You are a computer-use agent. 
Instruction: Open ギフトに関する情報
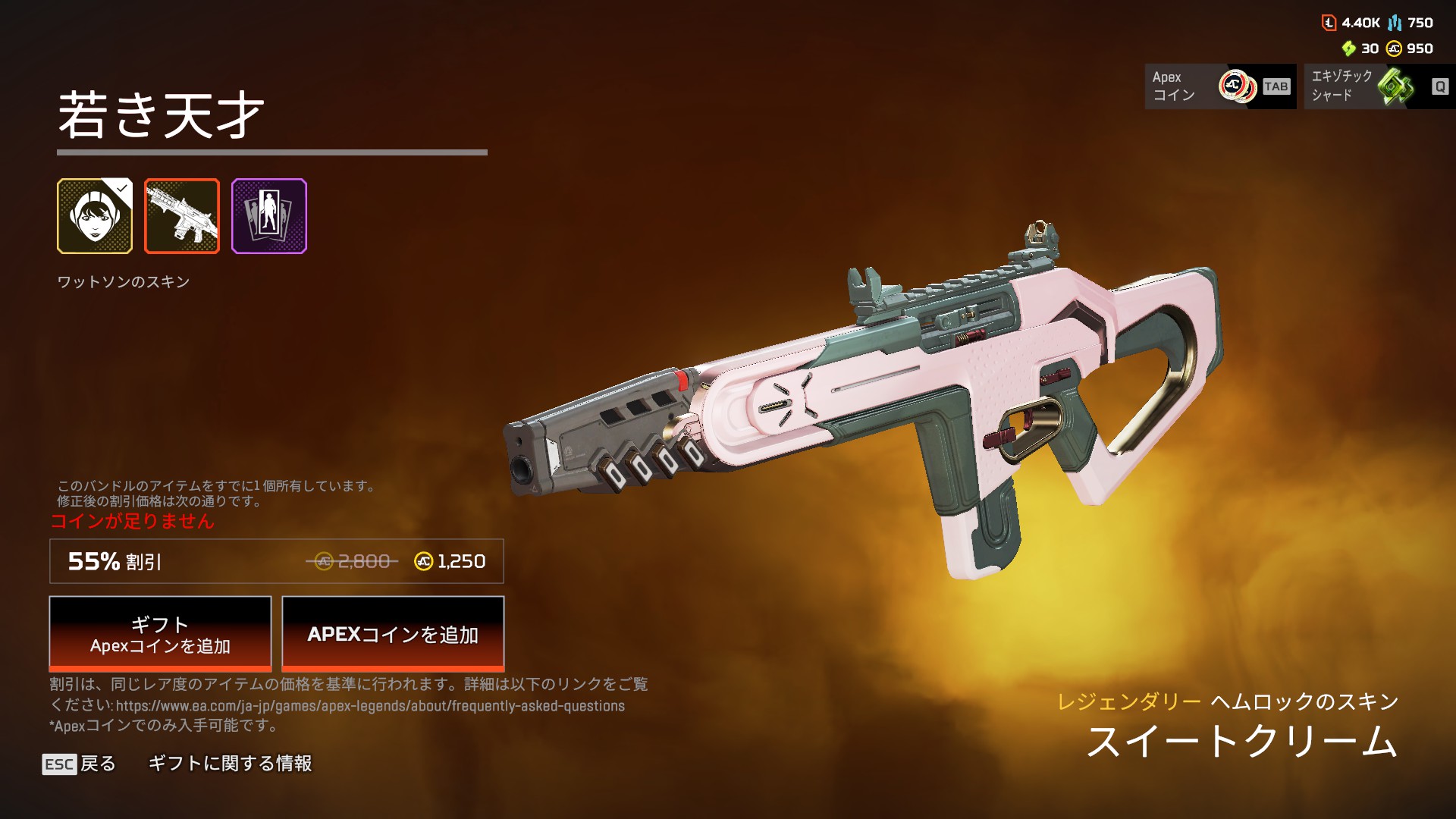(x=230, y=764)
